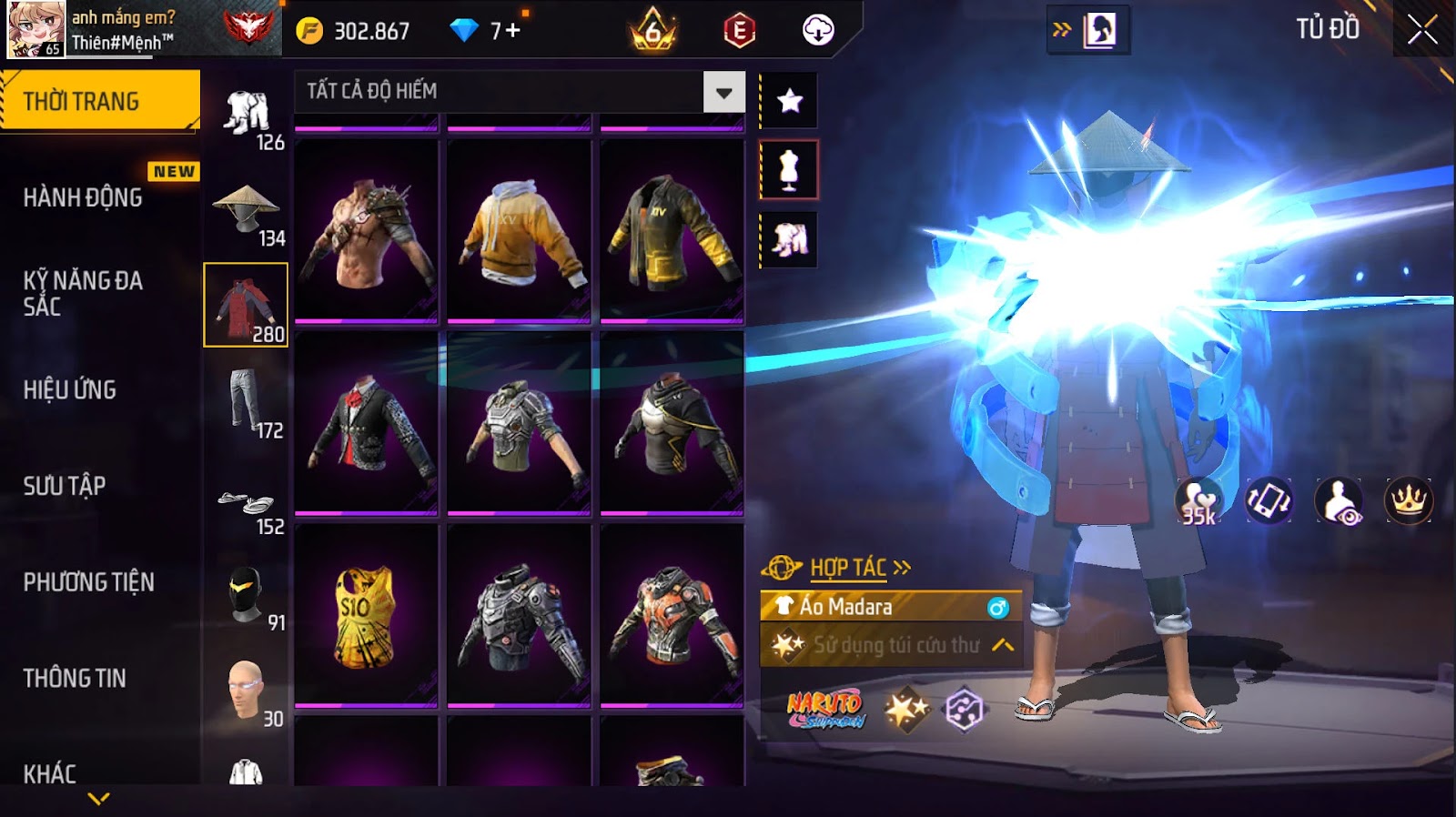Viewport: 1456px width, 817px height.
Task: Open the Hành Động menu
Action: 84,197
